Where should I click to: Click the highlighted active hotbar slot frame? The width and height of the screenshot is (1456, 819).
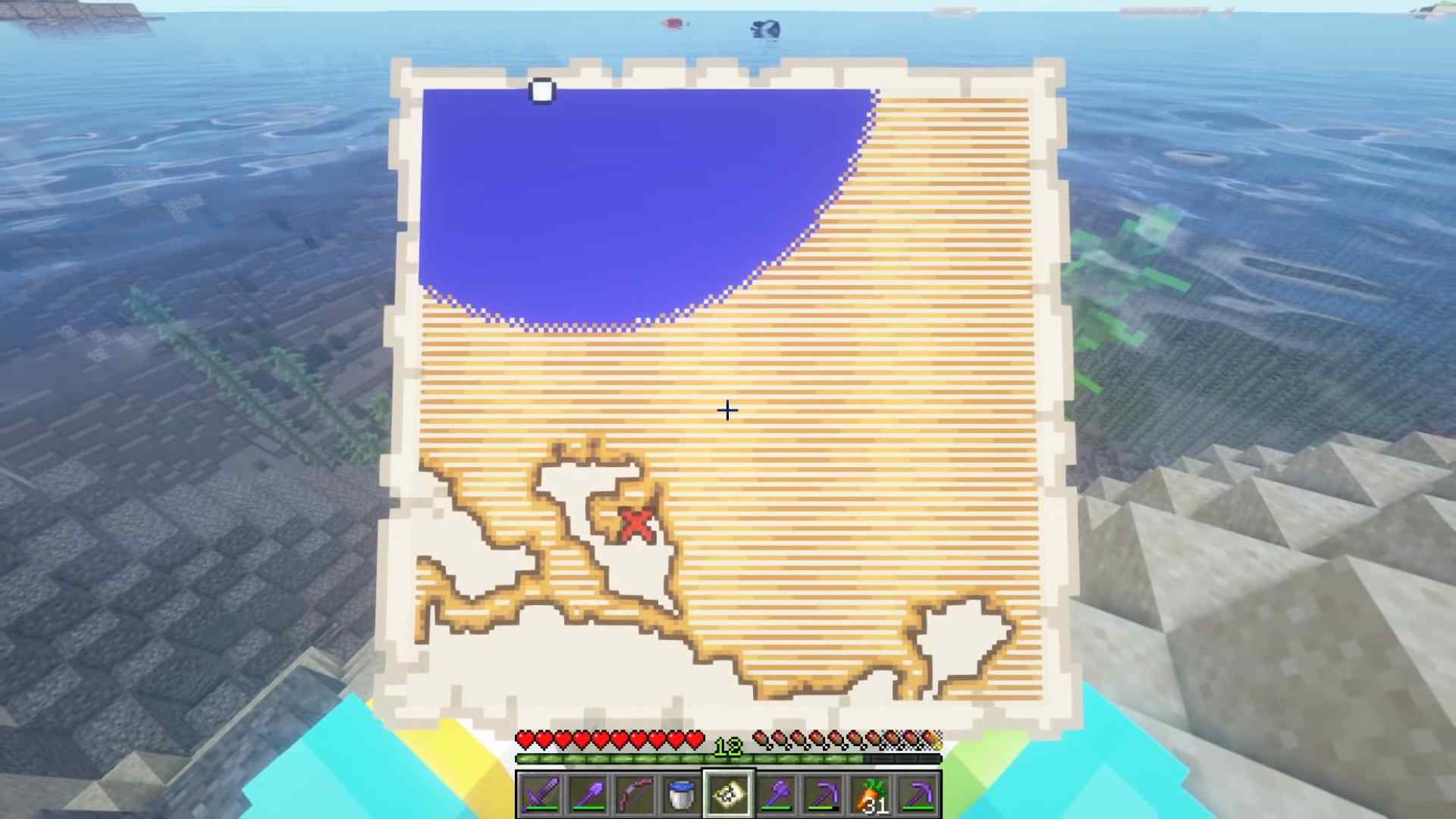pos(728,793)
